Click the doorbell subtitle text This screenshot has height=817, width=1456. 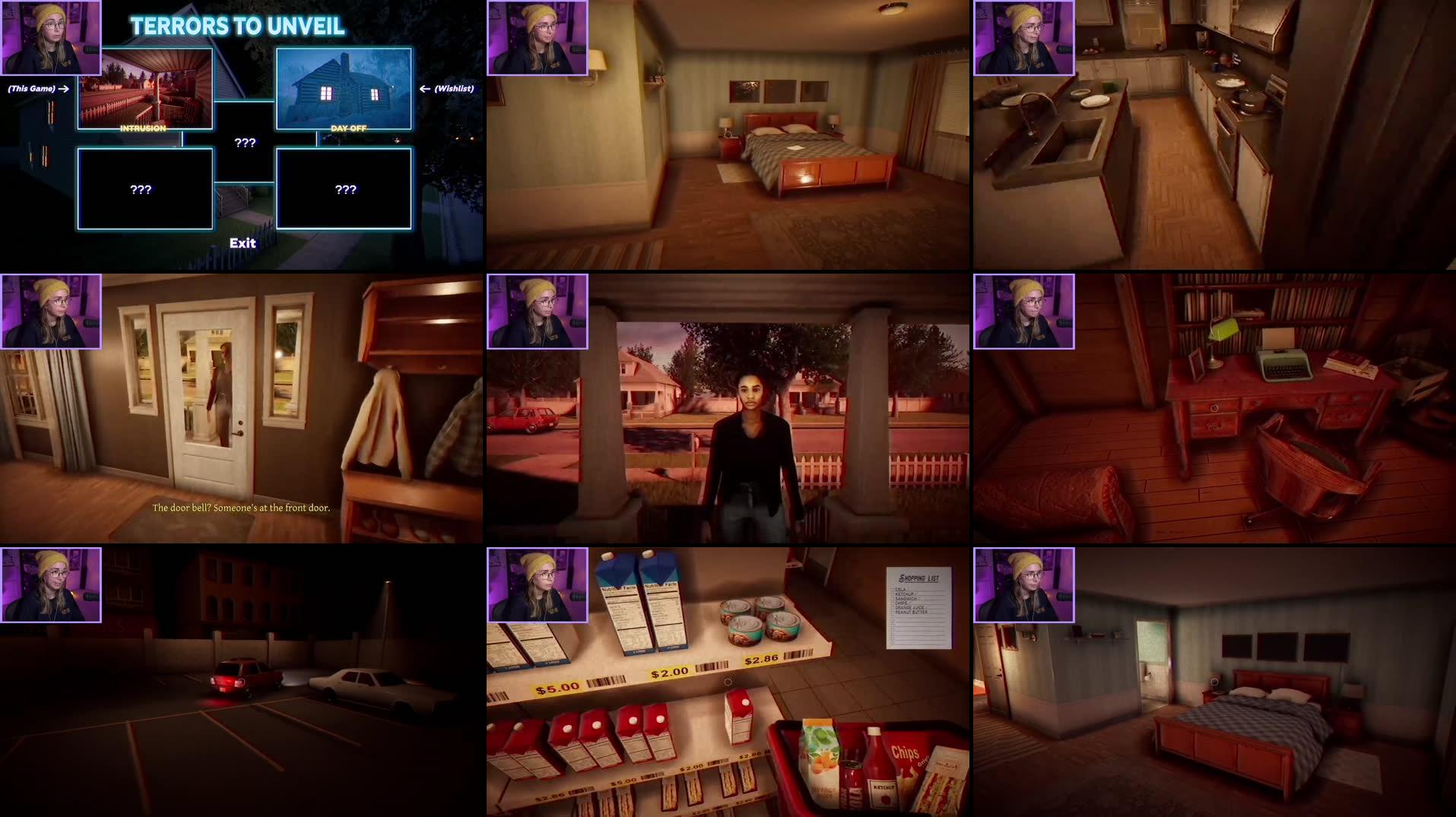click(242, 506)
